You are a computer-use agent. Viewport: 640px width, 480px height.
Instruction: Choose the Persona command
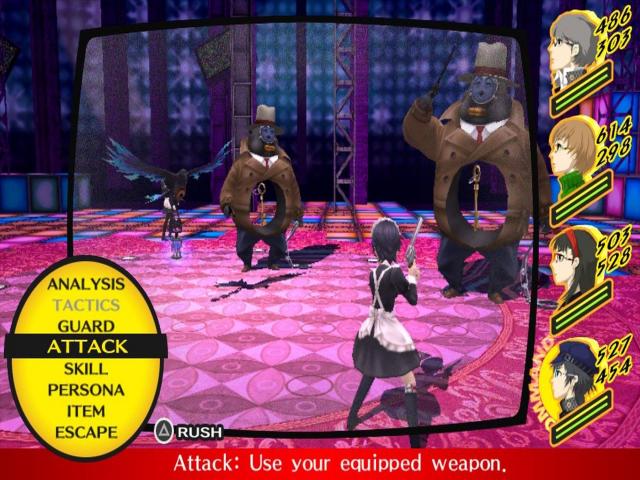click(86, 390)
